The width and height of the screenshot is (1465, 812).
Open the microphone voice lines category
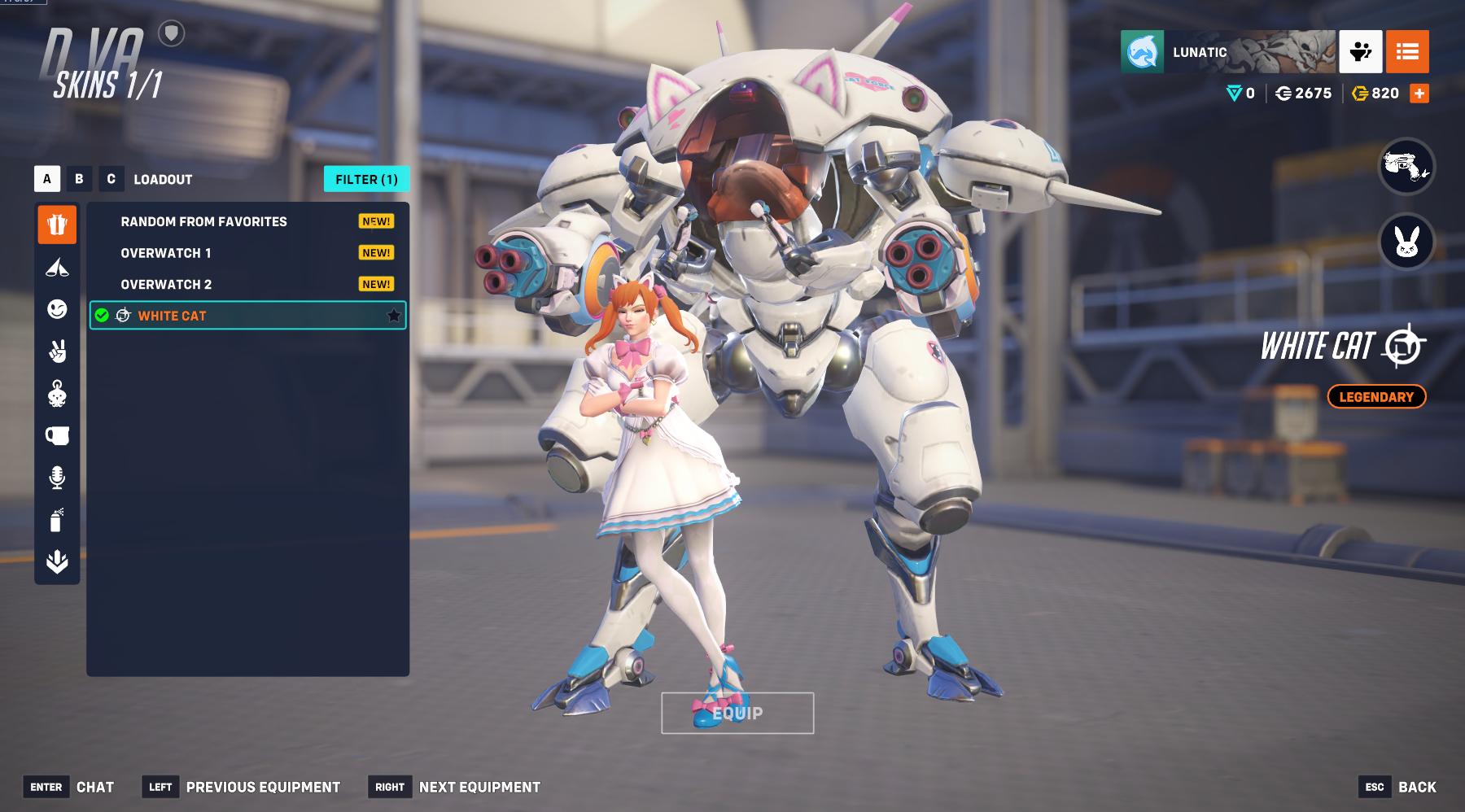click(57, 478)
